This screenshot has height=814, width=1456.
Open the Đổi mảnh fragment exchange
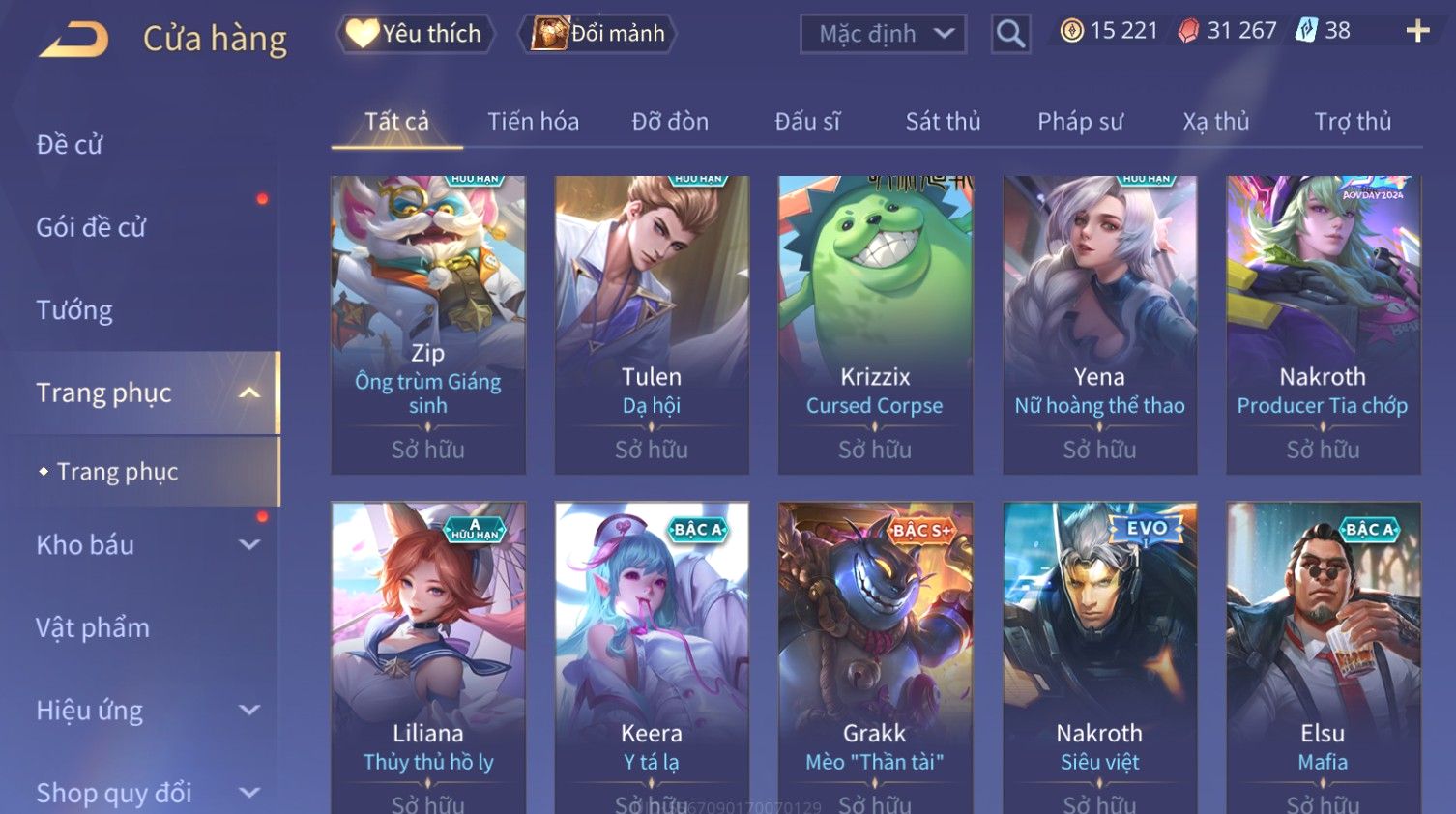pos(598,34)
